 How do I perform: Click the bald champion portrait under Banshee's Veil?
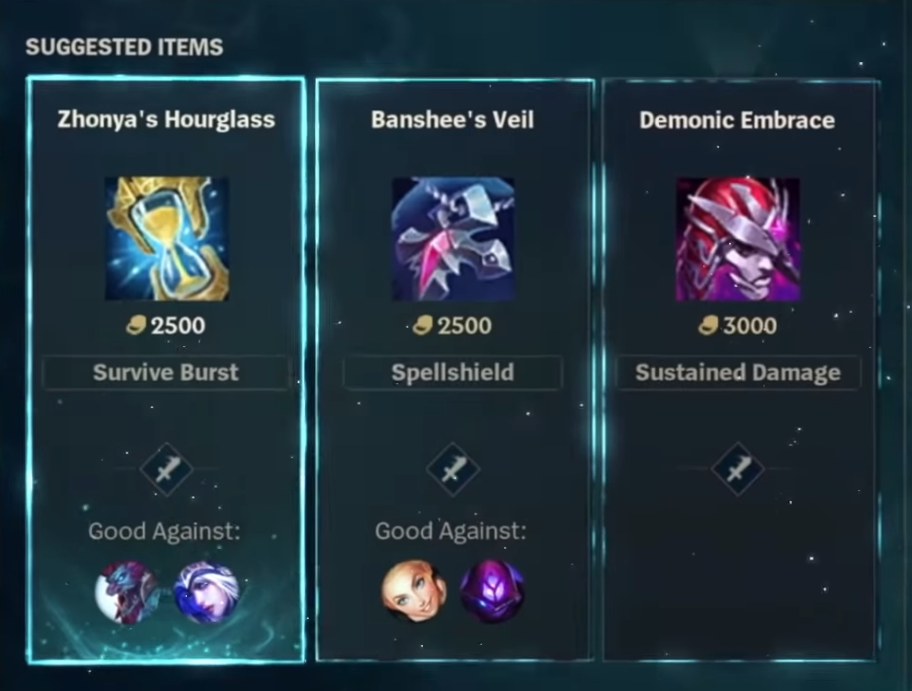coord(413,592)
